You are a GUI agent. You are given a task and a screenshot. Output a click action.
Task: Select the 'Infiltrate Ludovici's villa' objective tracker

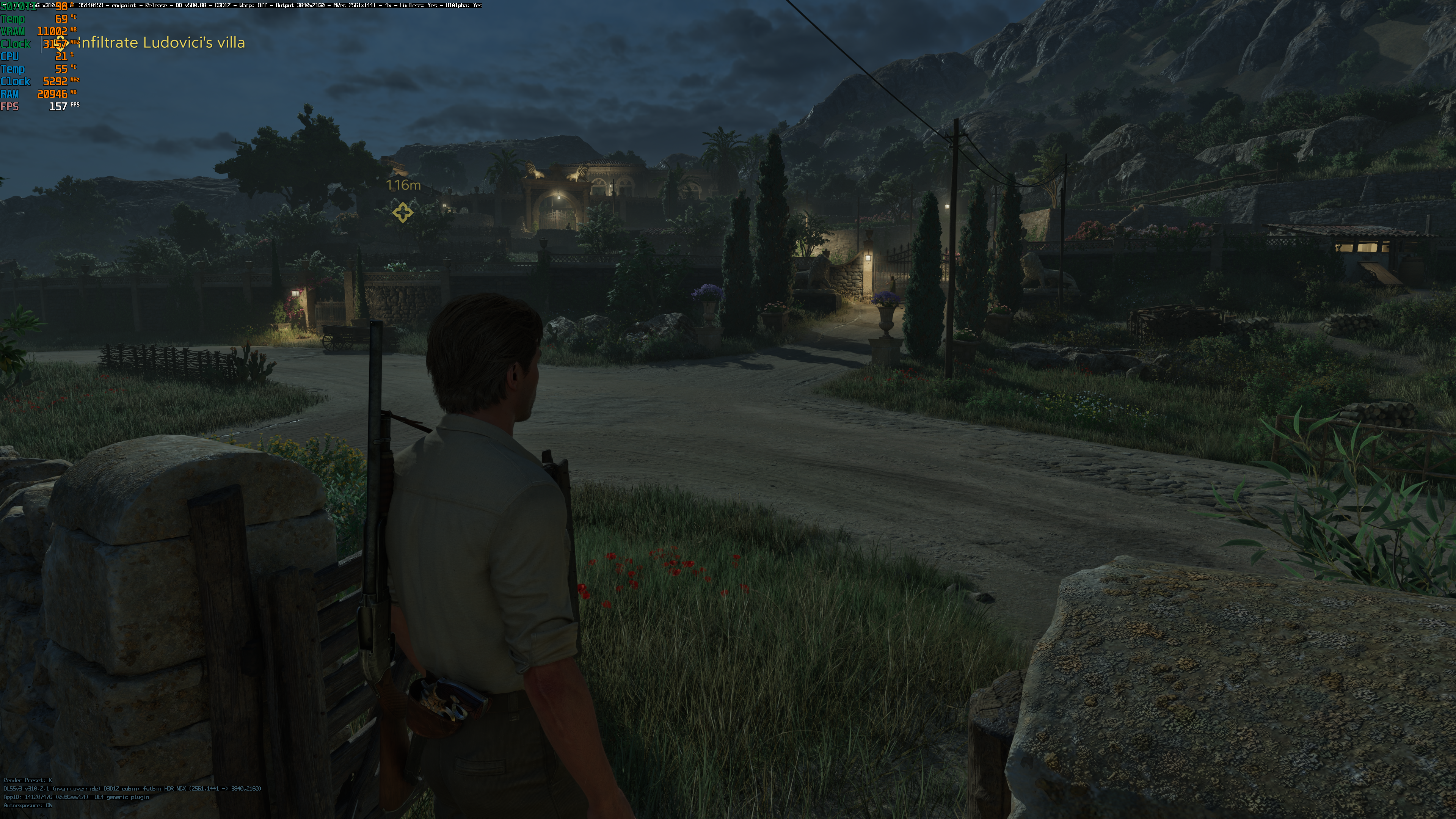click(161, 43)
